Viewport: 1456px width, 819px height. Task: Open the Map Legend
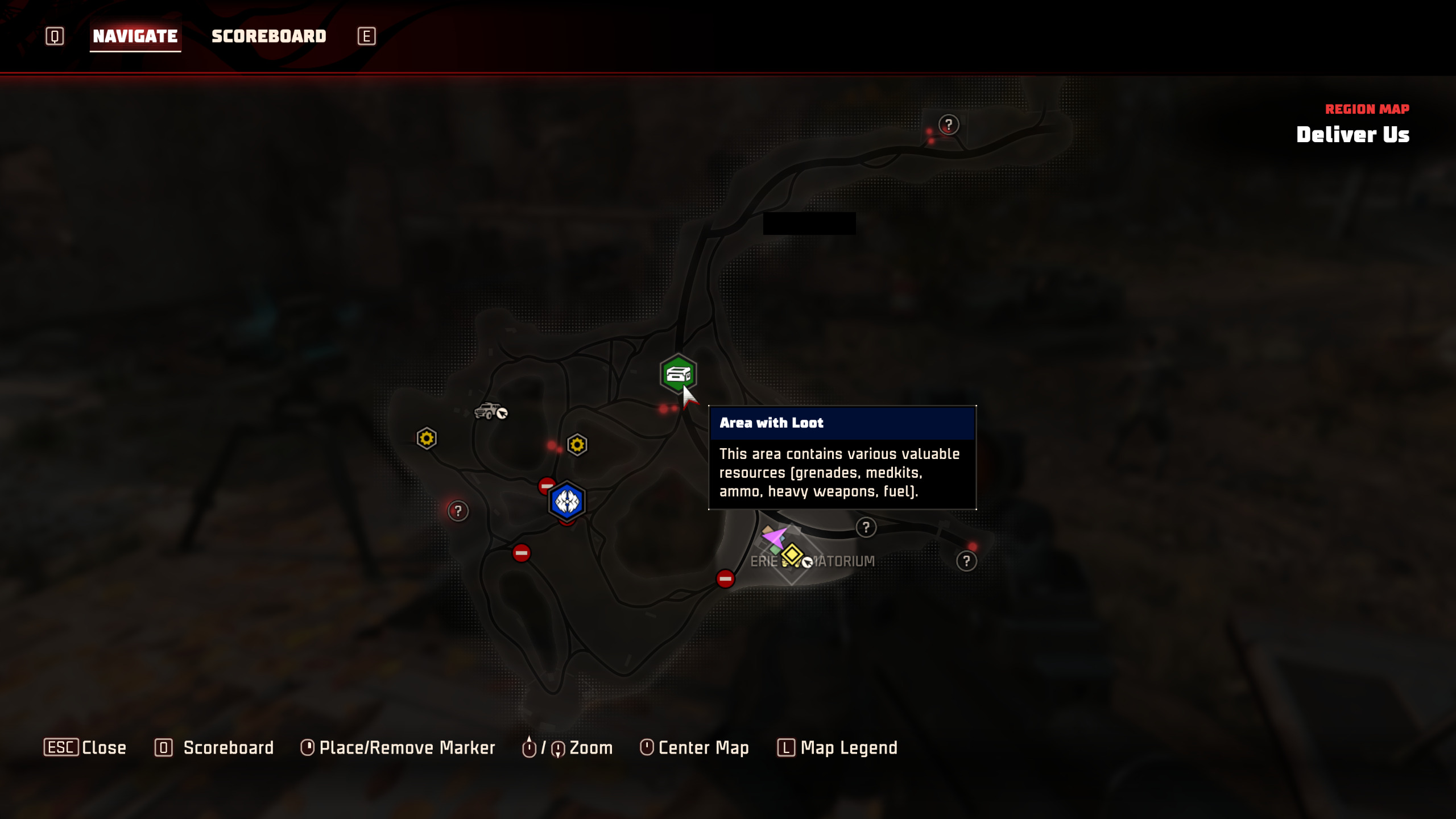pos(837,747)
